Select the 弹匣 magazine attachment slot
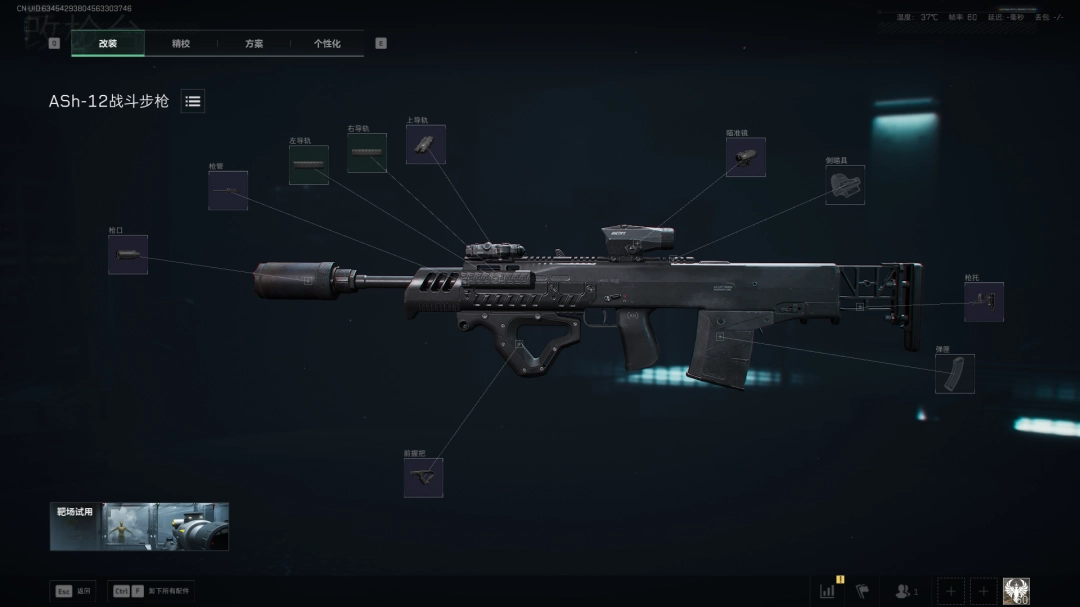Image resolution: width=1080 pixels, height=607 pixels. click(x=955, y=374)
